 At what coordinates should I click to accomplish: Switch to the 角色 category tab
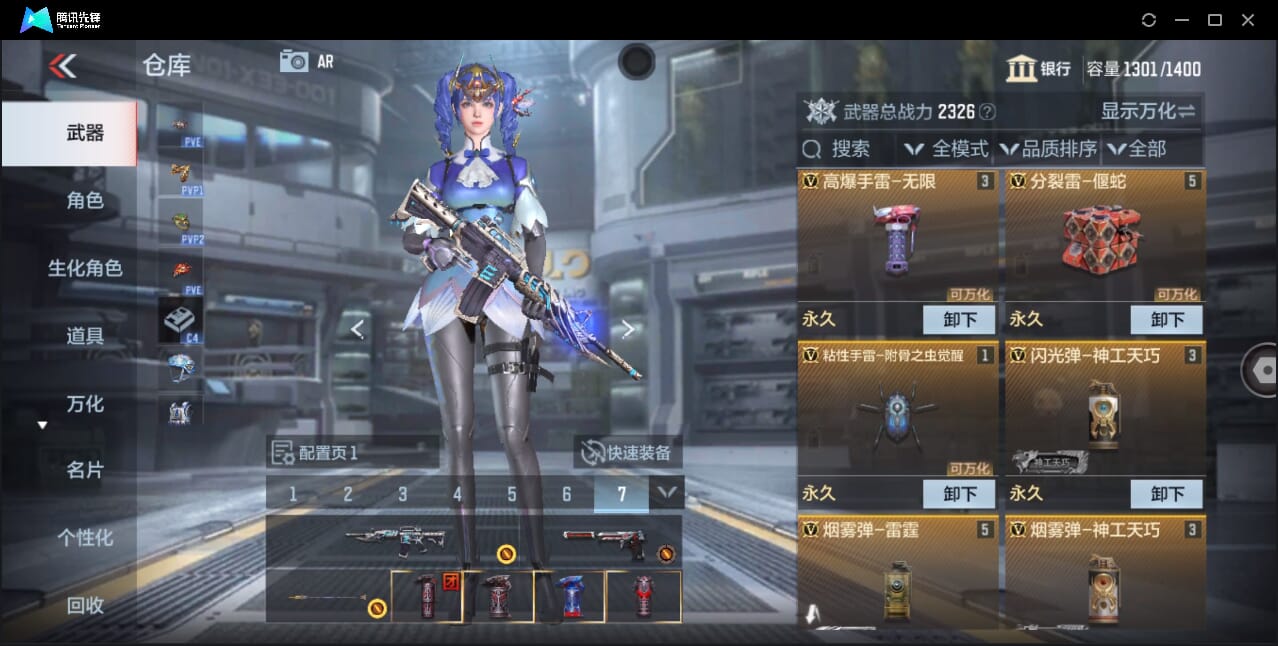(x=85, y=200)
